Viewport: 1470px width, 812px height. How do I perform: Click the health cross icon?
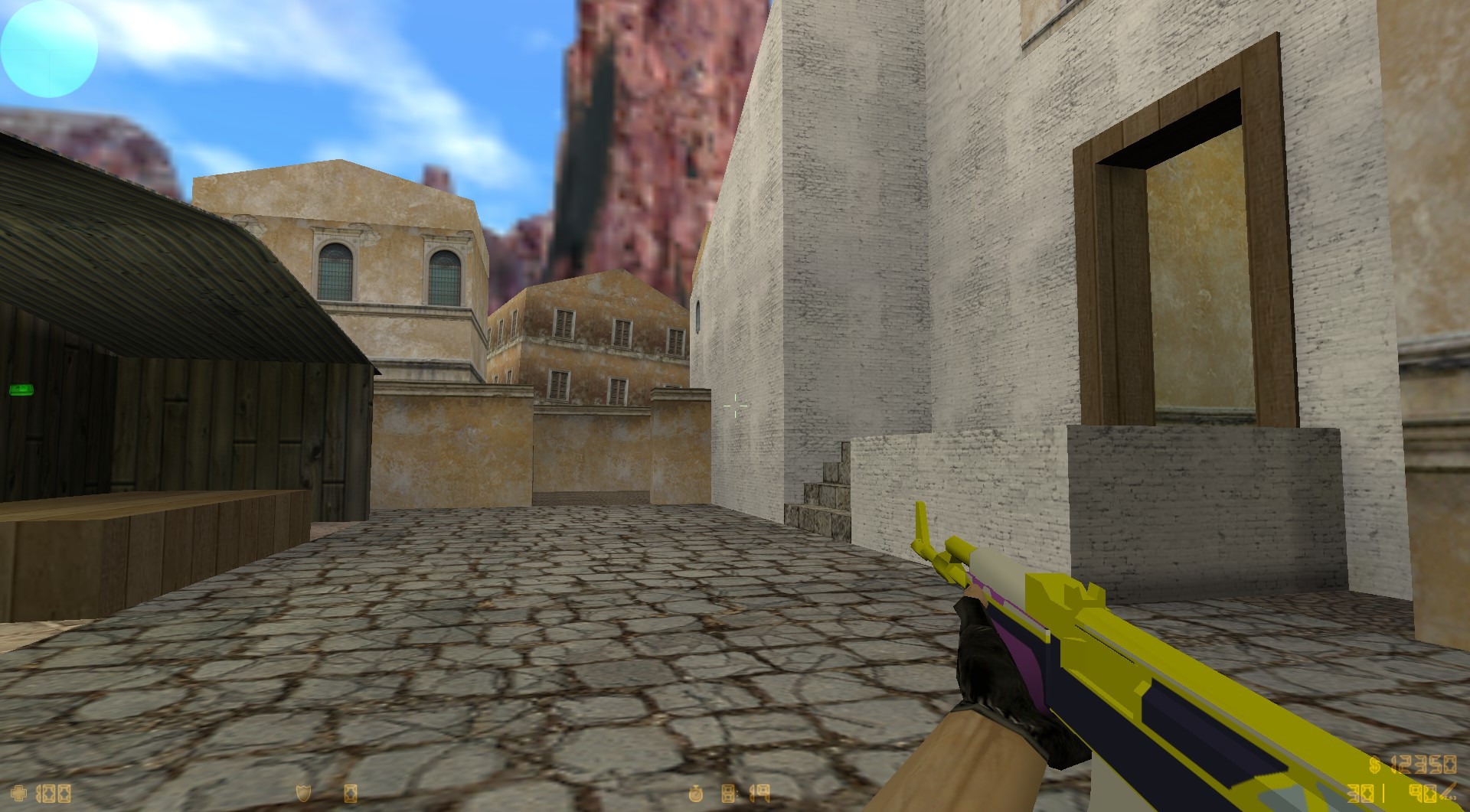click(18, 794)
